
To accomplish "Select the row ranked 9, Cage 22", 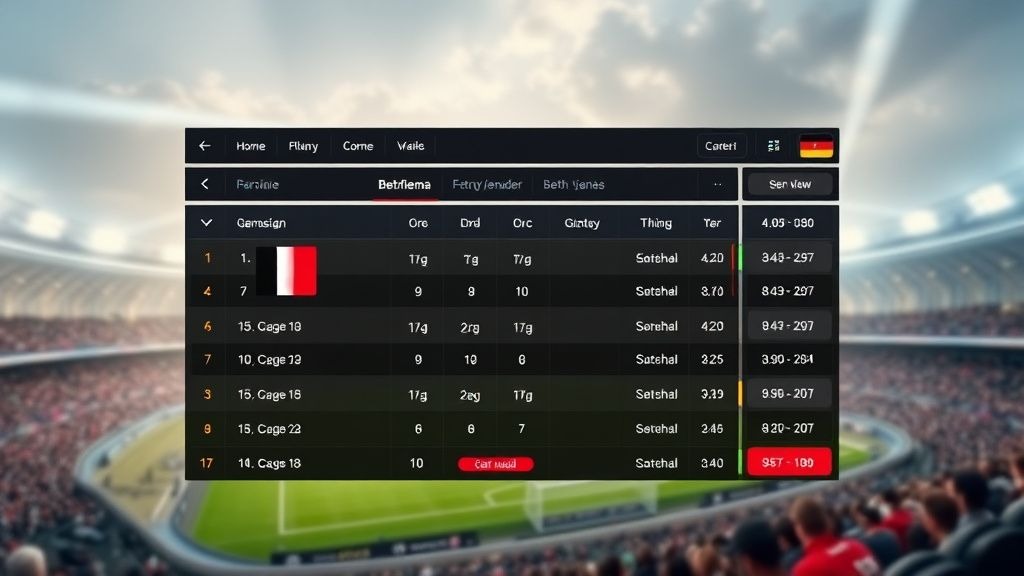I will pos(270,429).
